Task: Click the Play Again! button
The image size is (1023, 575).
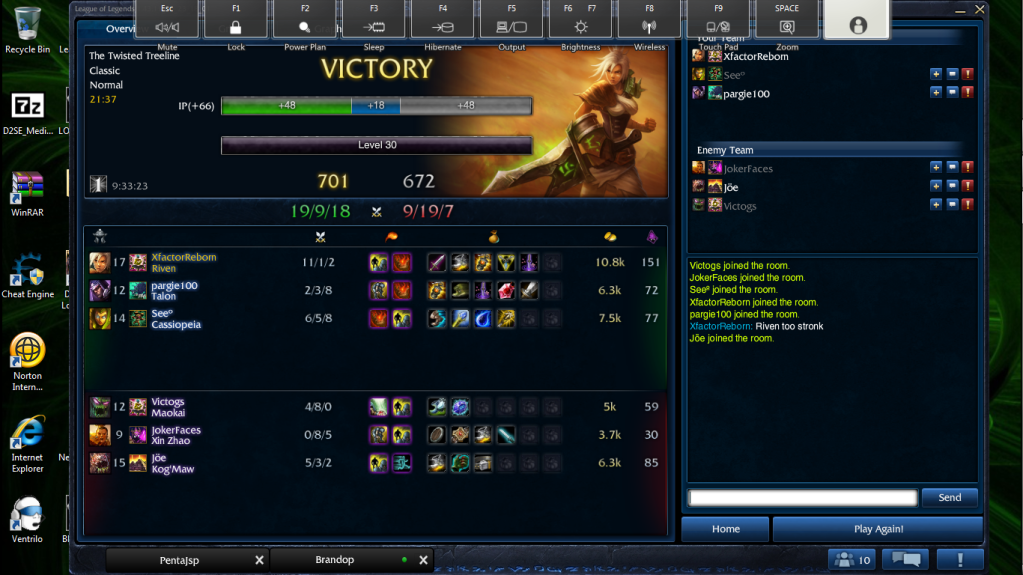Action: [x=878, y=529]
